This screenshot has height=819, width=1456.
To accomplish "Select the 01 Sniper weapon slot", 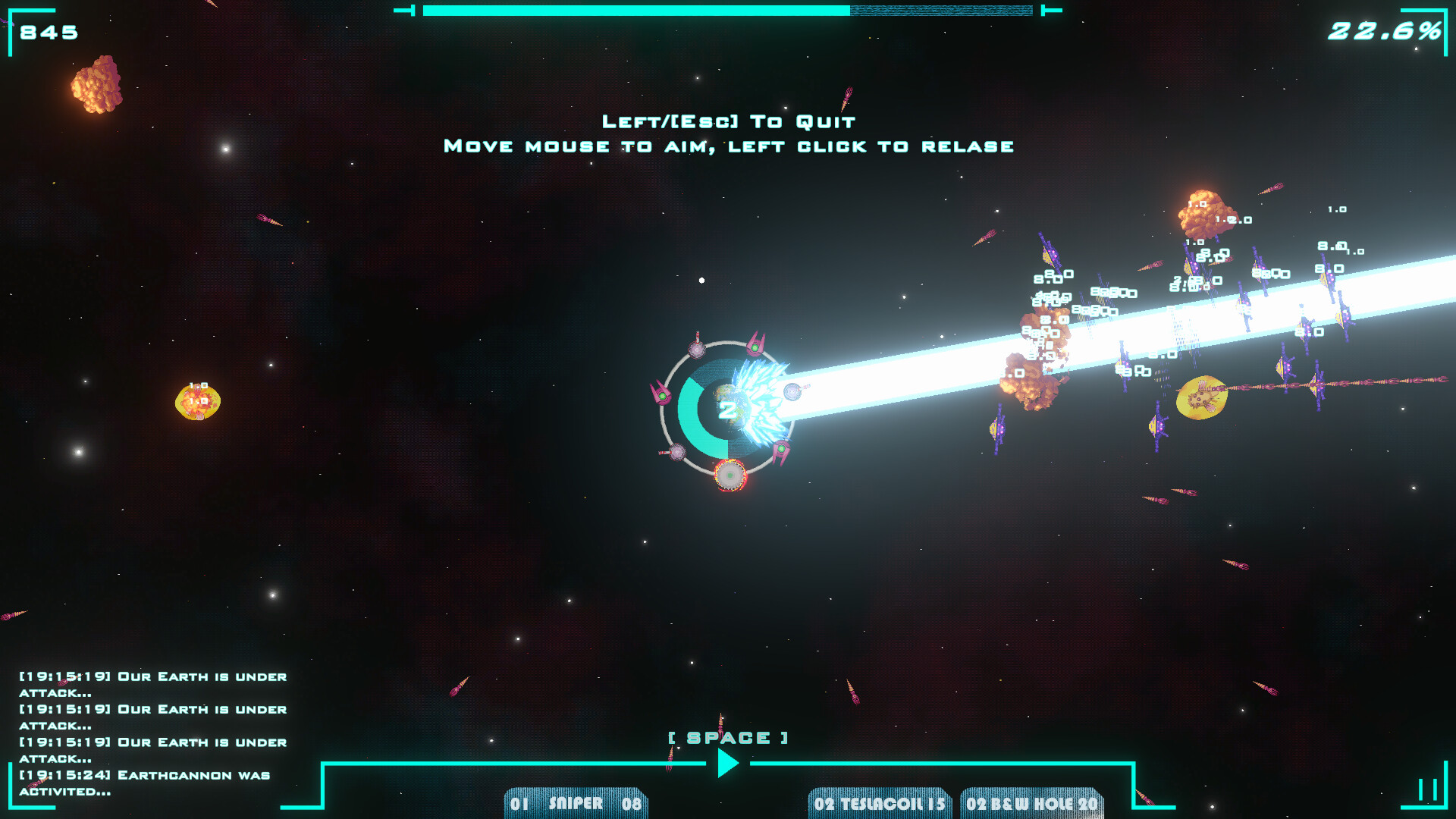I will [575, 802].
